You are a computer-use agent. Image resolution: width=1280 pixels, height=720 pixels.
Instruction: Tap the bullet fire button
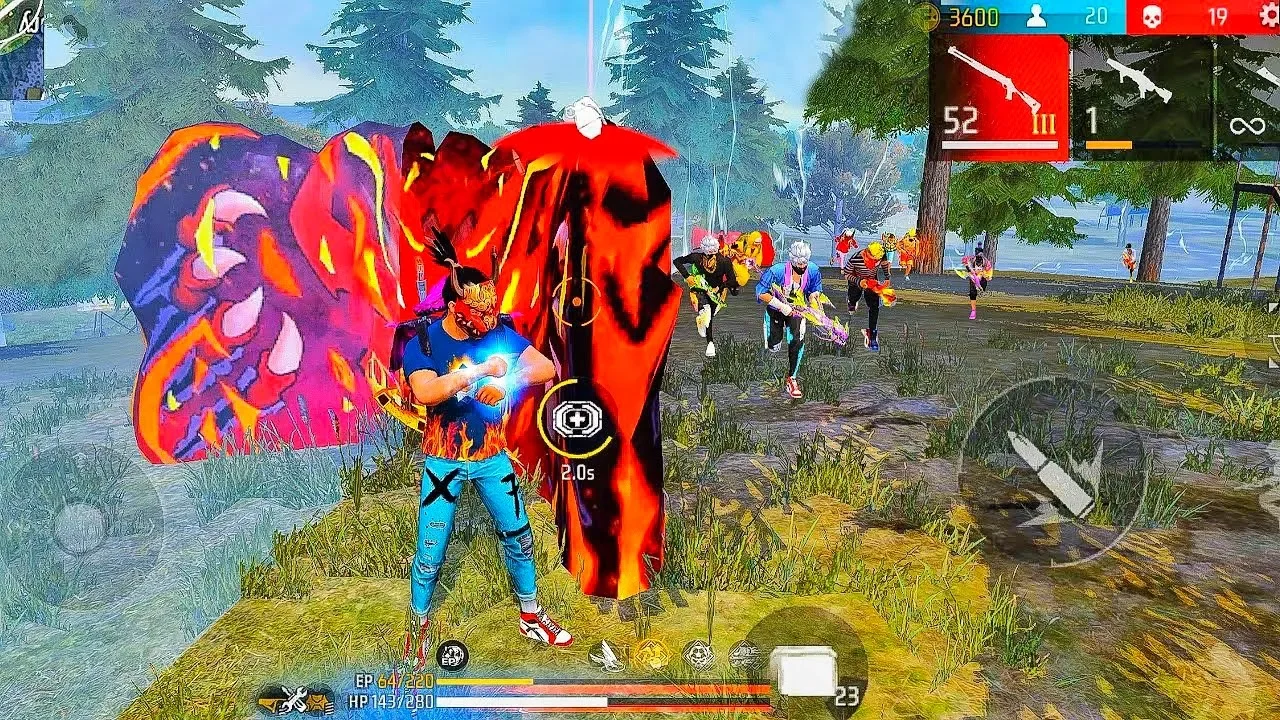coord(1052,470)
